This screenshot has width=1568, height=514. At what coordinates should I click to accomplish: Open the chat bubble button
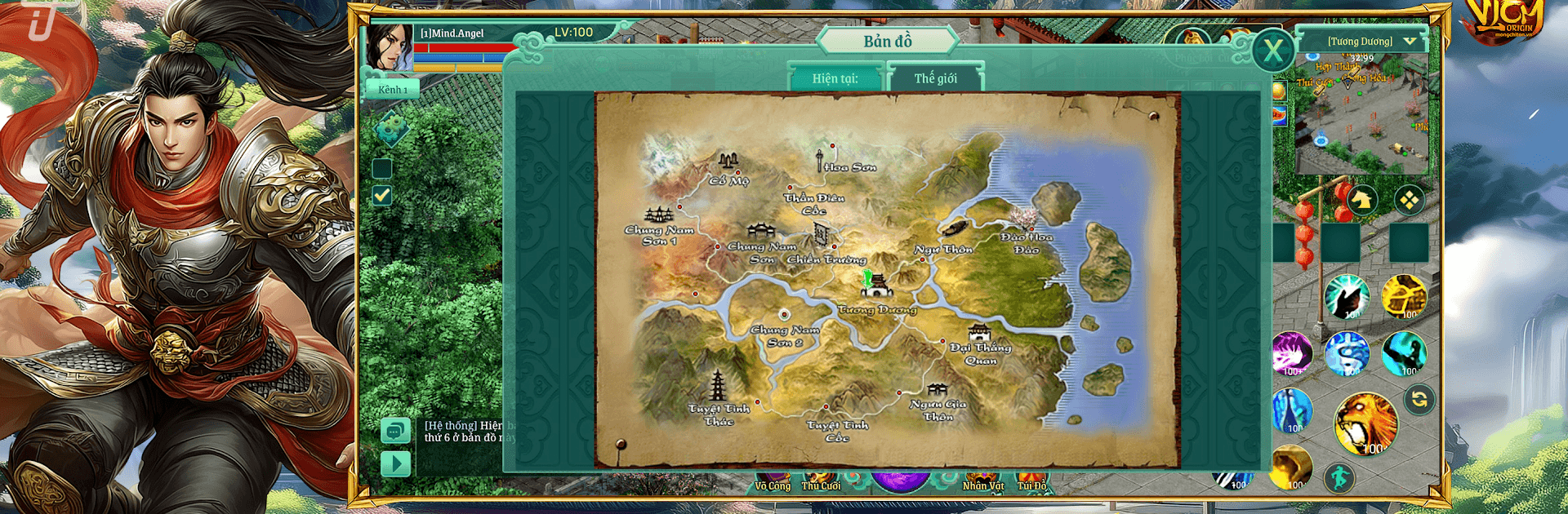[395, 430]
